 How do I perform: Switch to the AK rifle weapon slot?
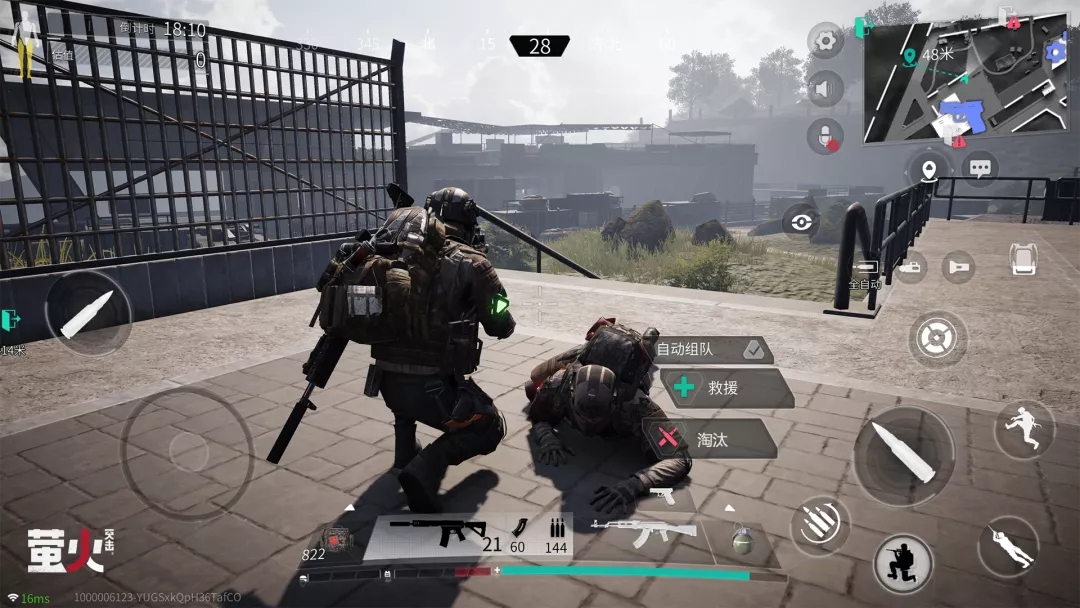[643, 534]
